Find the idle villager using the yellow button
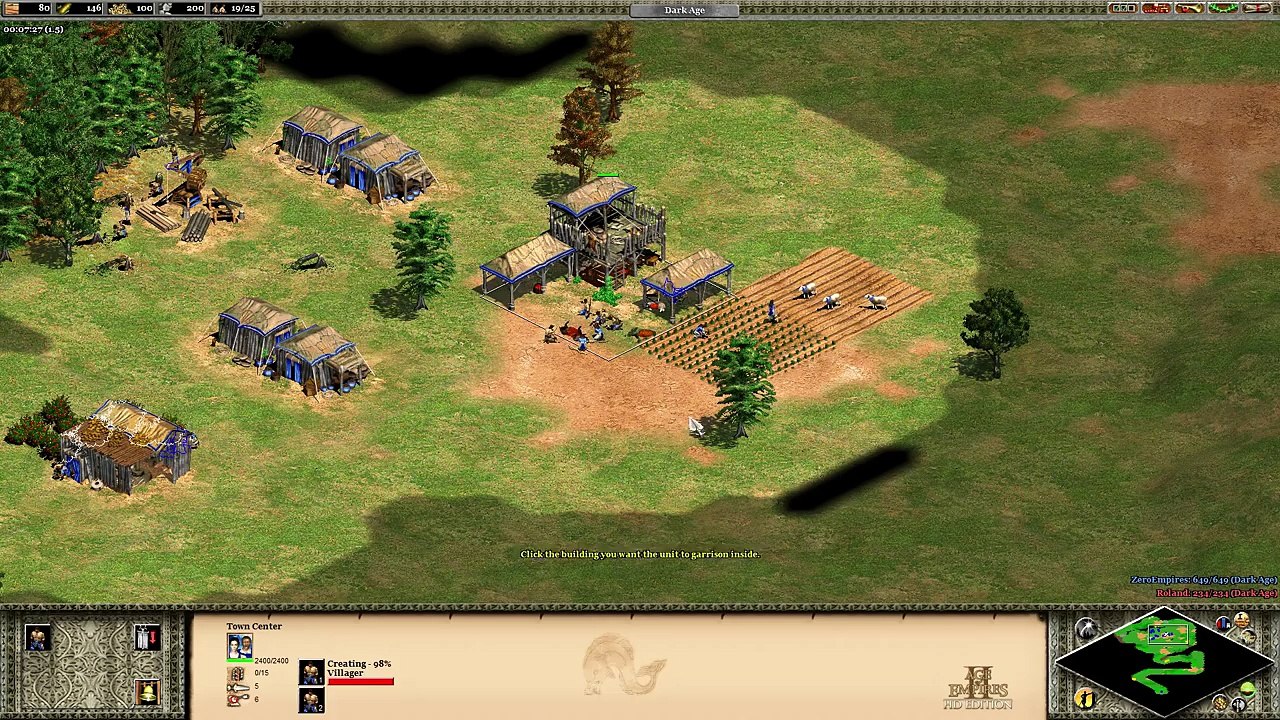The height and width of the screenshot is (720, 1280). [1085, 698]
